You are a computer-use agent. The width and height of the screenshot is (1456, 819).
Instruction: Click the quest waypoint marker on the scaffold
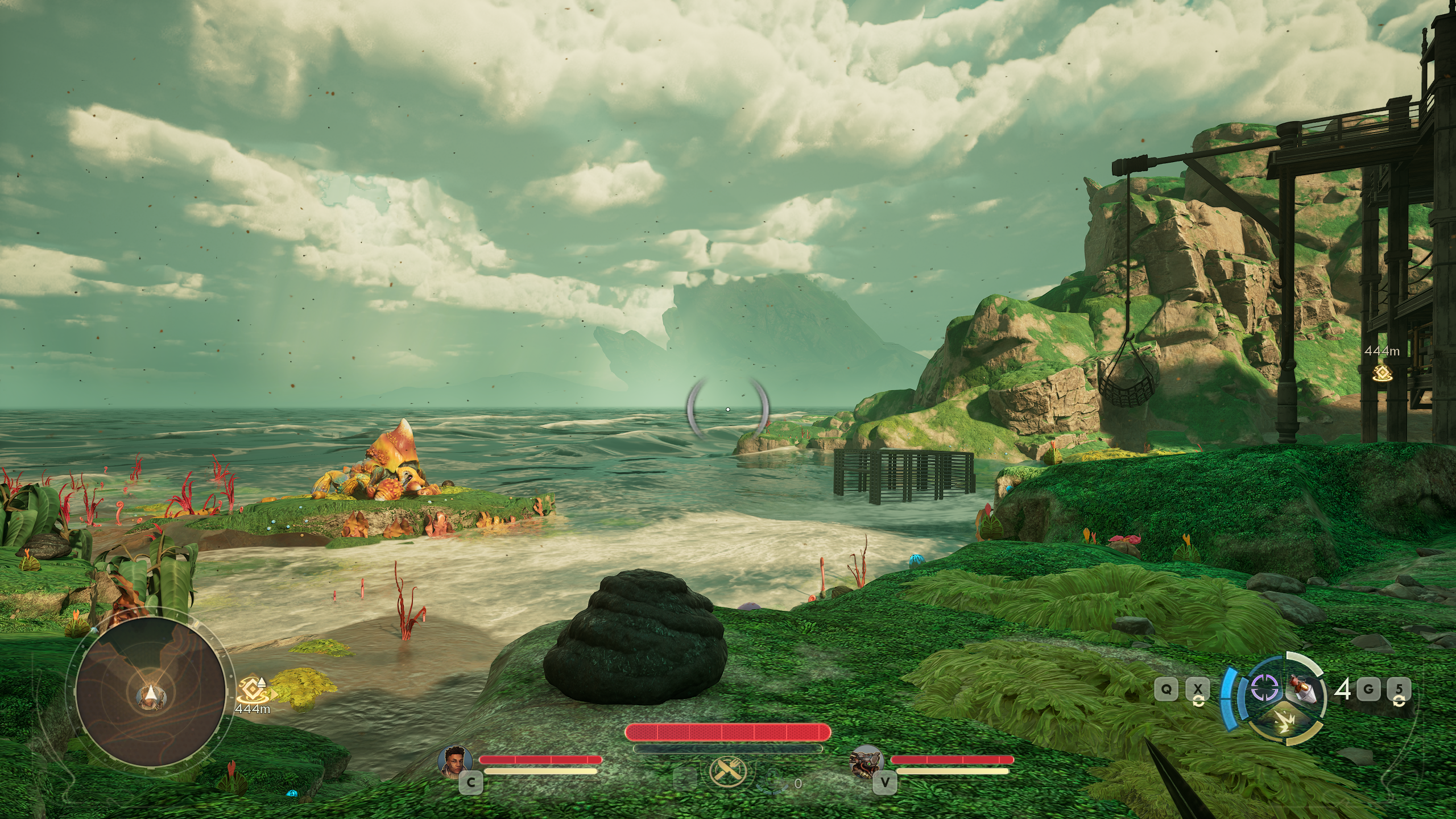[1381, 373]
